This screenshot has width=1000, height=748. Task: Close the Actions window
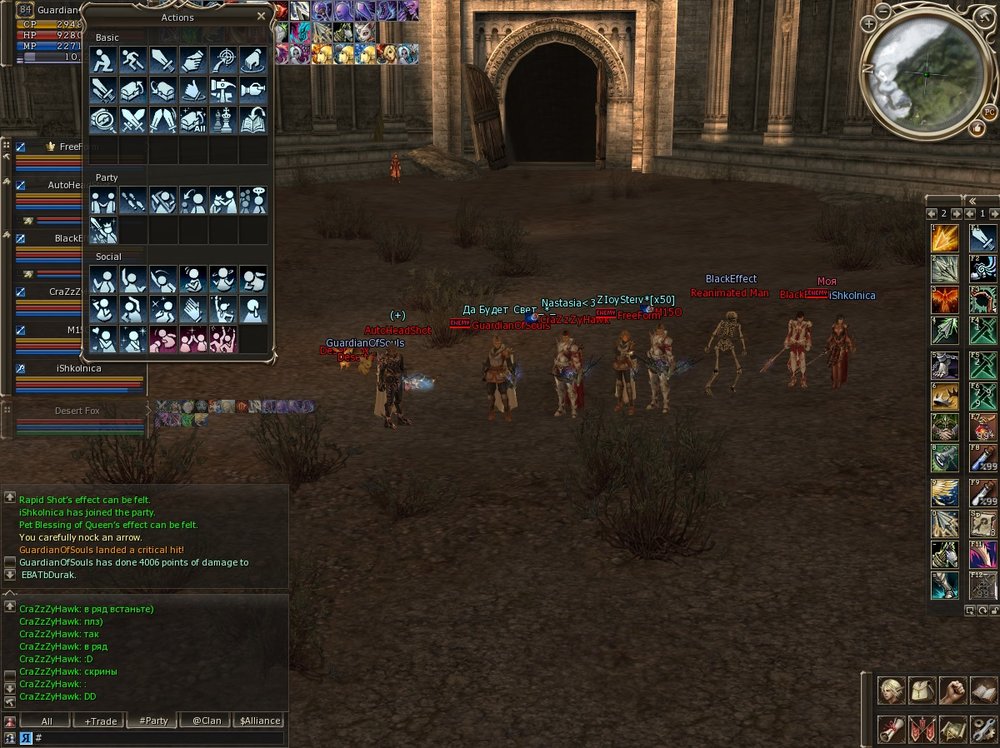coord(262,17)
